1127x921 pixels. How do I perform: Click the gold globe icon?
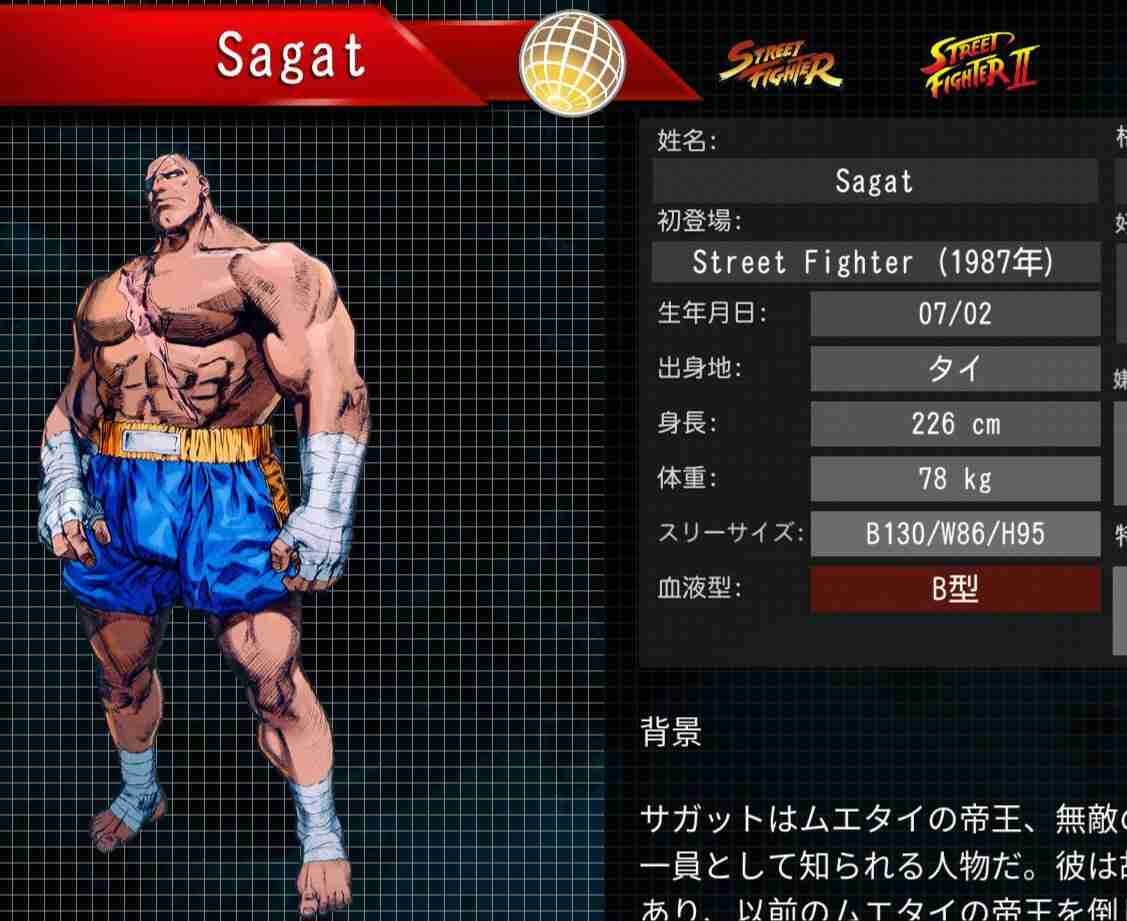point(571,65)
